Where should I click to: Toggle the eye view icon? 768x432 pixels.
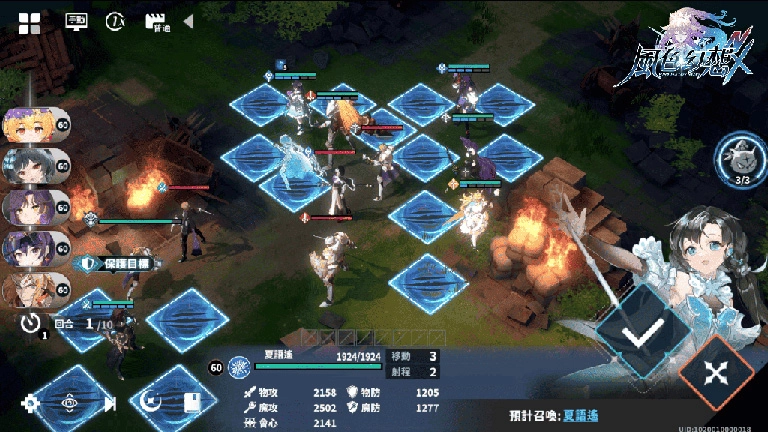70,403
